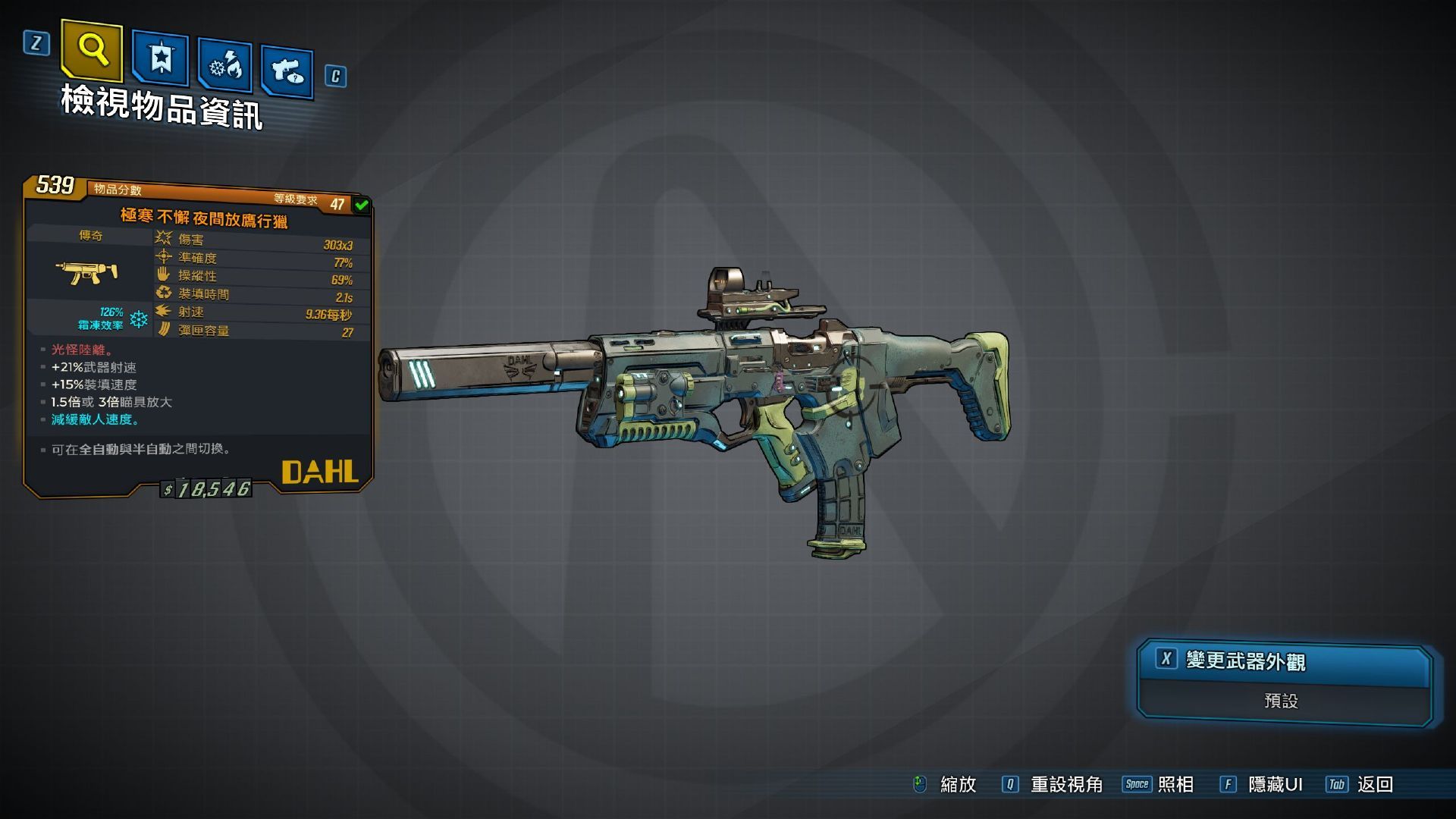
Task: Go back with the 返回 option
Action: click(x=1374, y=785)
